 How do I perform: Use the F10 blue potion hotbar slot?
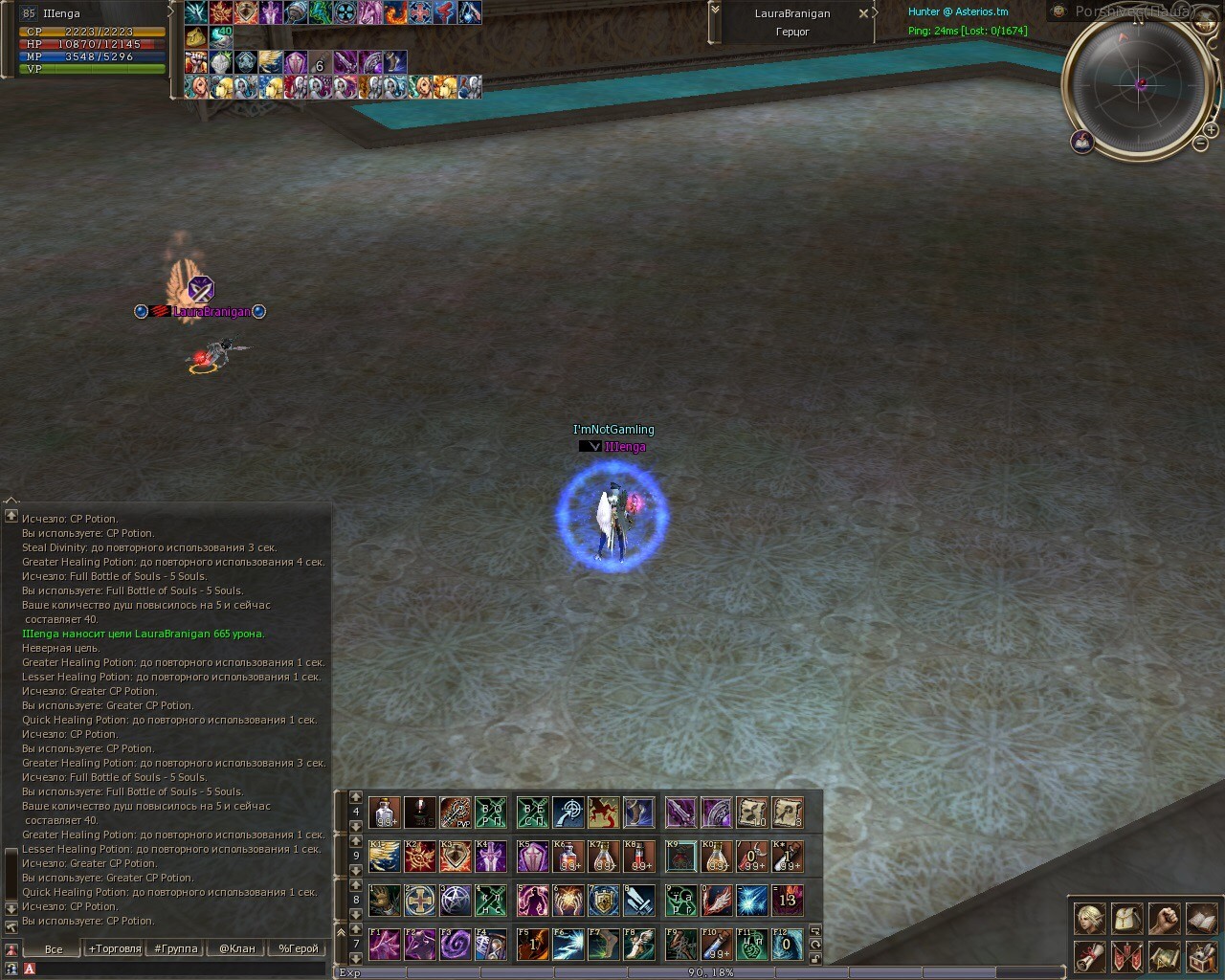(x=716, y=944)
